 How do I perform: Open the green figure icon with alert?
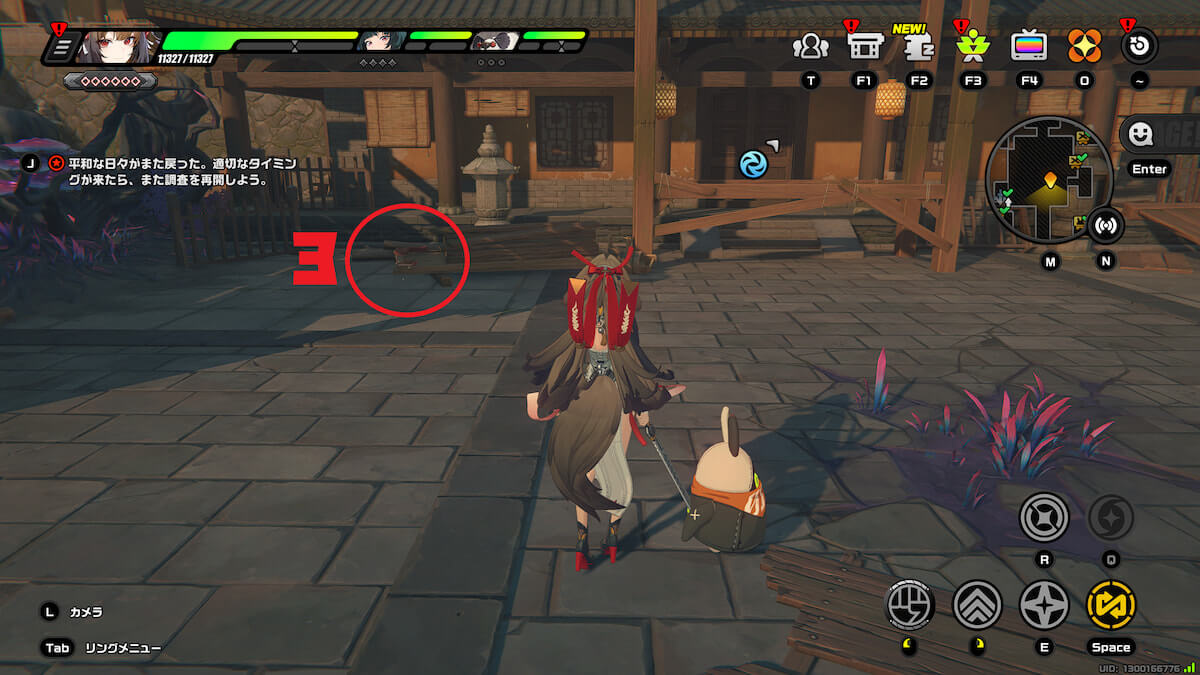[972, 46]
